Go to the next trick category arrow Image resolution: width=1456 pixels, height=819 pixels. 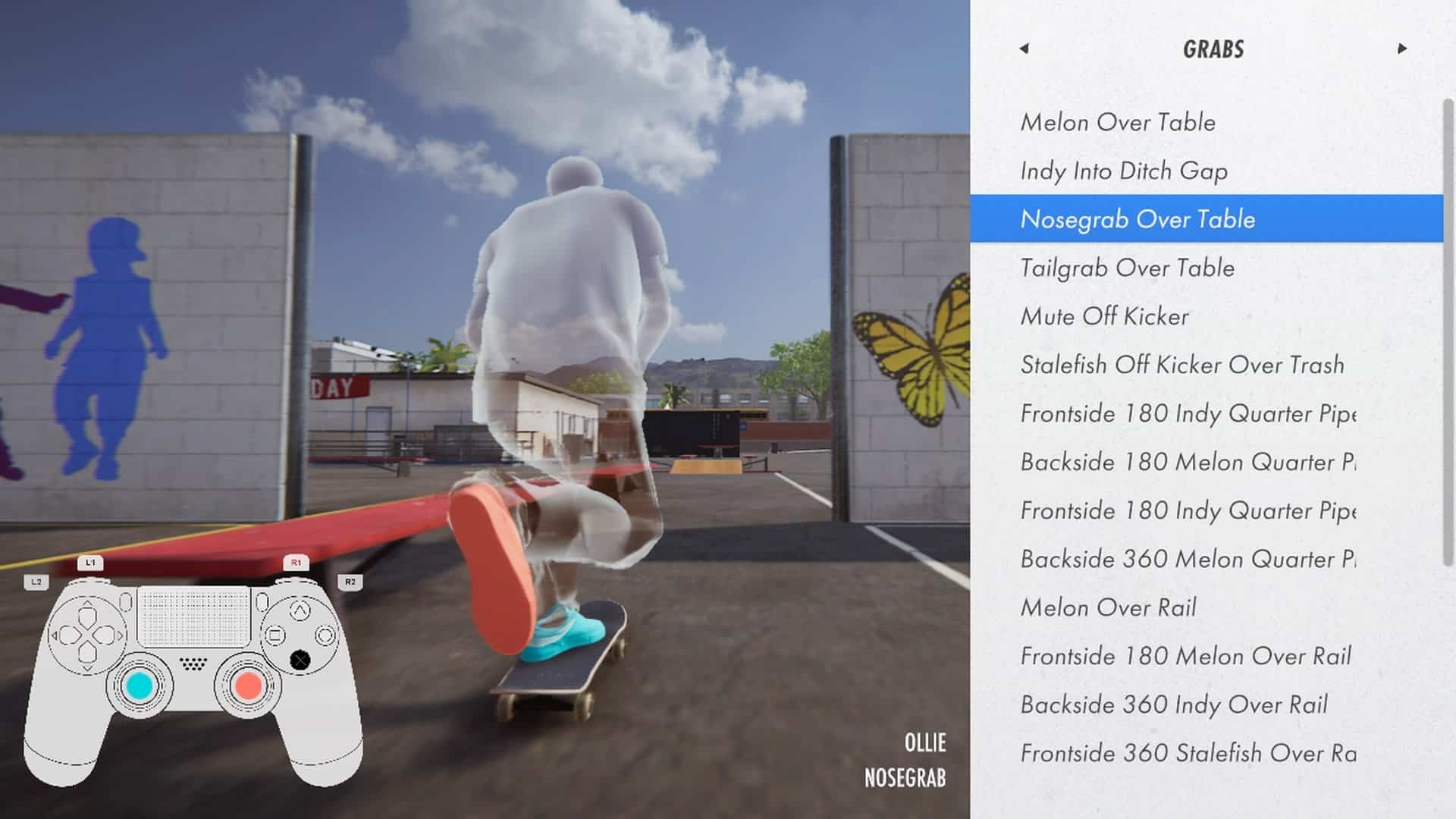click(x=1401, y=49)
